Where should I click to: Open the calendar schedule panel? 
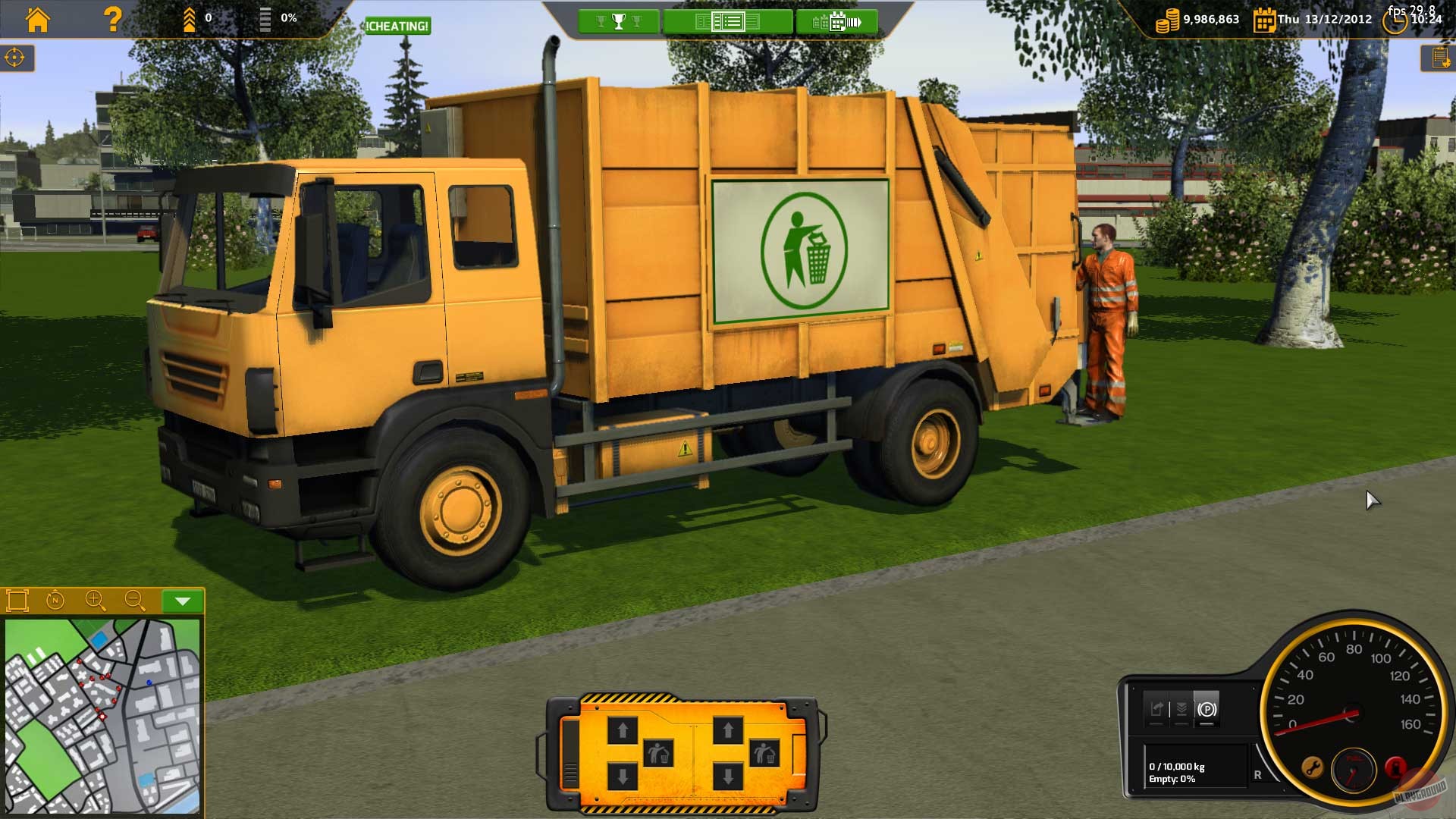click(x=837, y=21)
